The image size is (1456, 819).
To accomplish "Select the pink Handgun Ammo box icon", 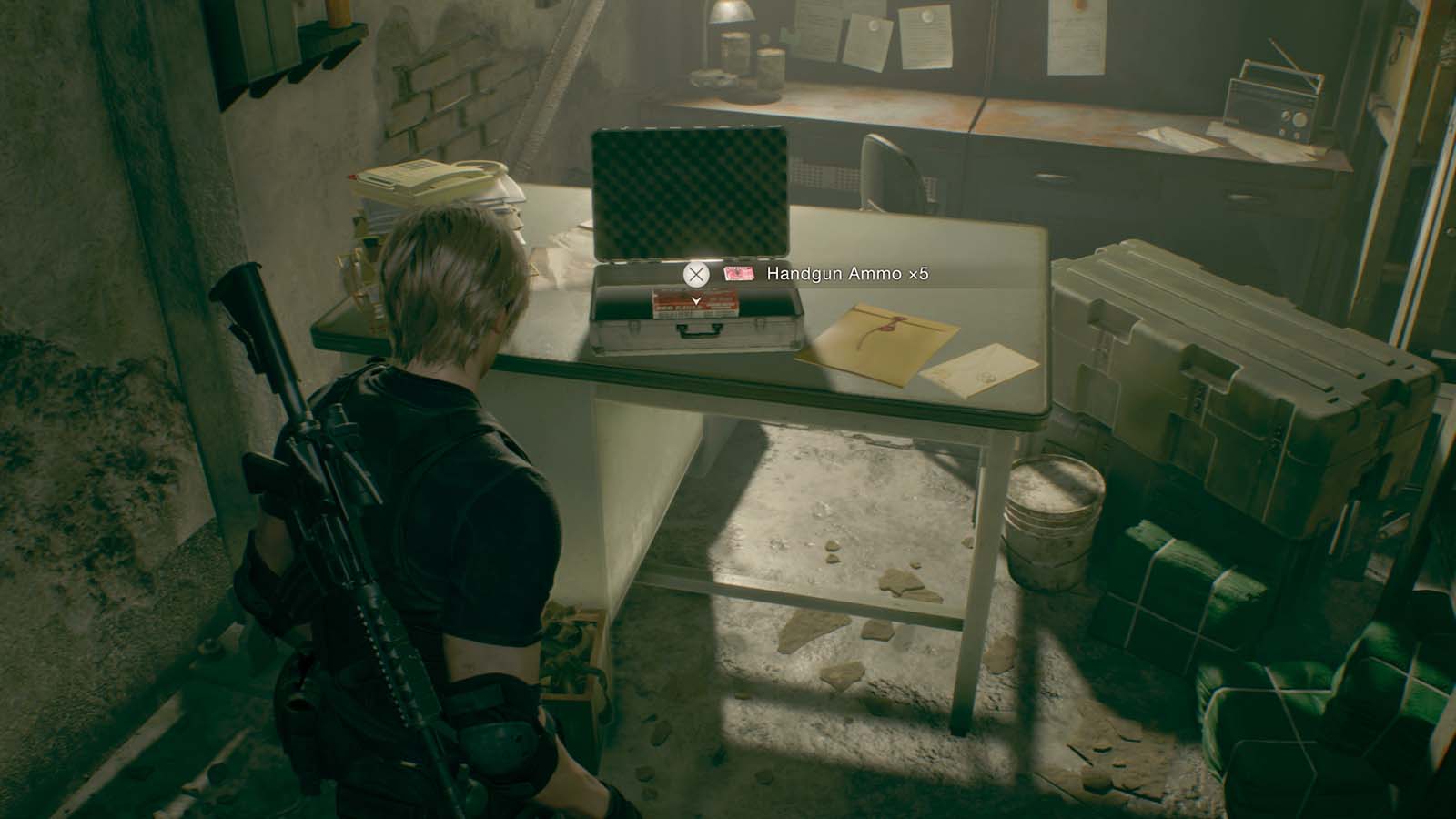I will click(739, 274).
